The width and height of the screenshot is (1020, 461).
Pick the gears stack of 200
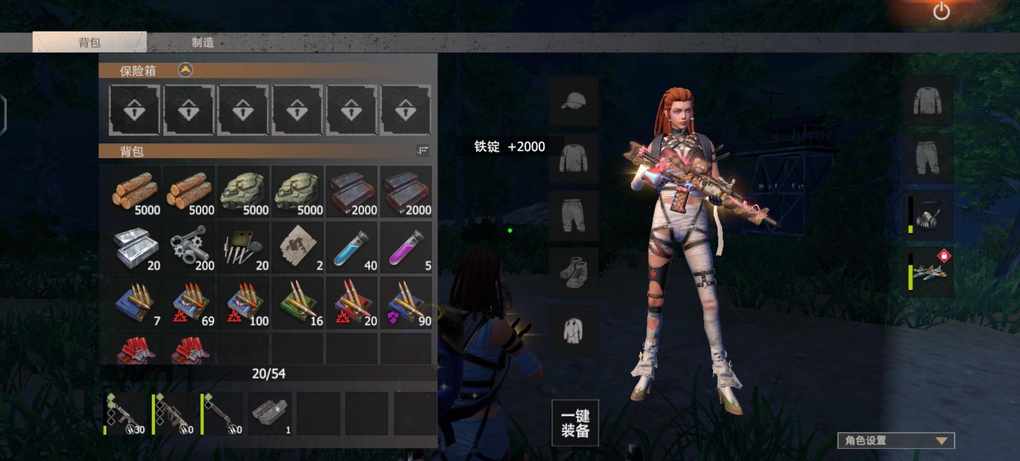tap(191, 246)
